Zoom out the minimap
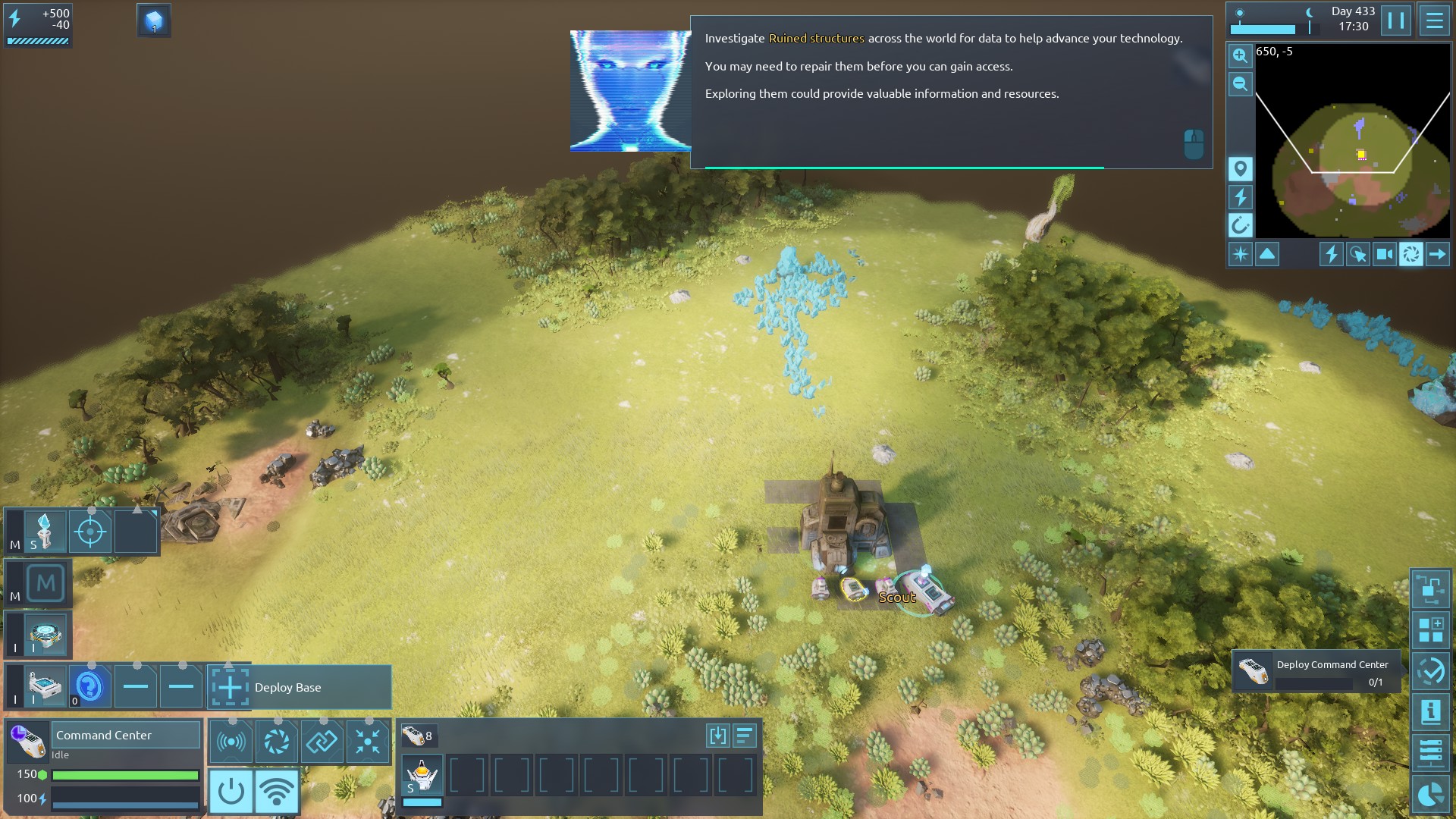Image resolution: width=1456 pixels, height=819 pixels. pyautogui.click(x=1240, y=83)
